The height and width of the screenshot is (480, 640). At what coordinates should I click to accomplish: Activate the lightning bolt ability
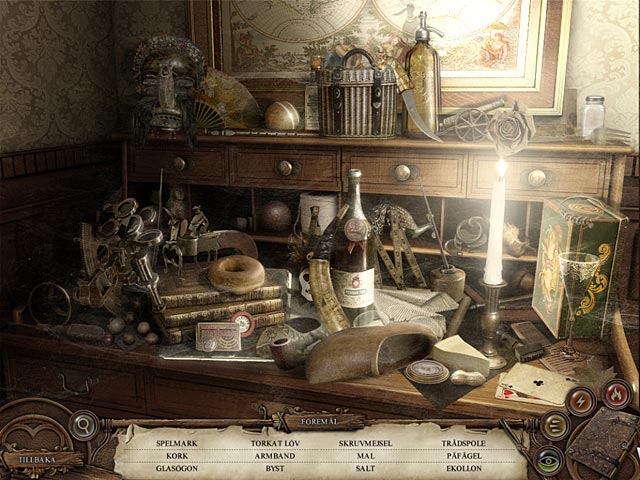(x=581, y=400)
